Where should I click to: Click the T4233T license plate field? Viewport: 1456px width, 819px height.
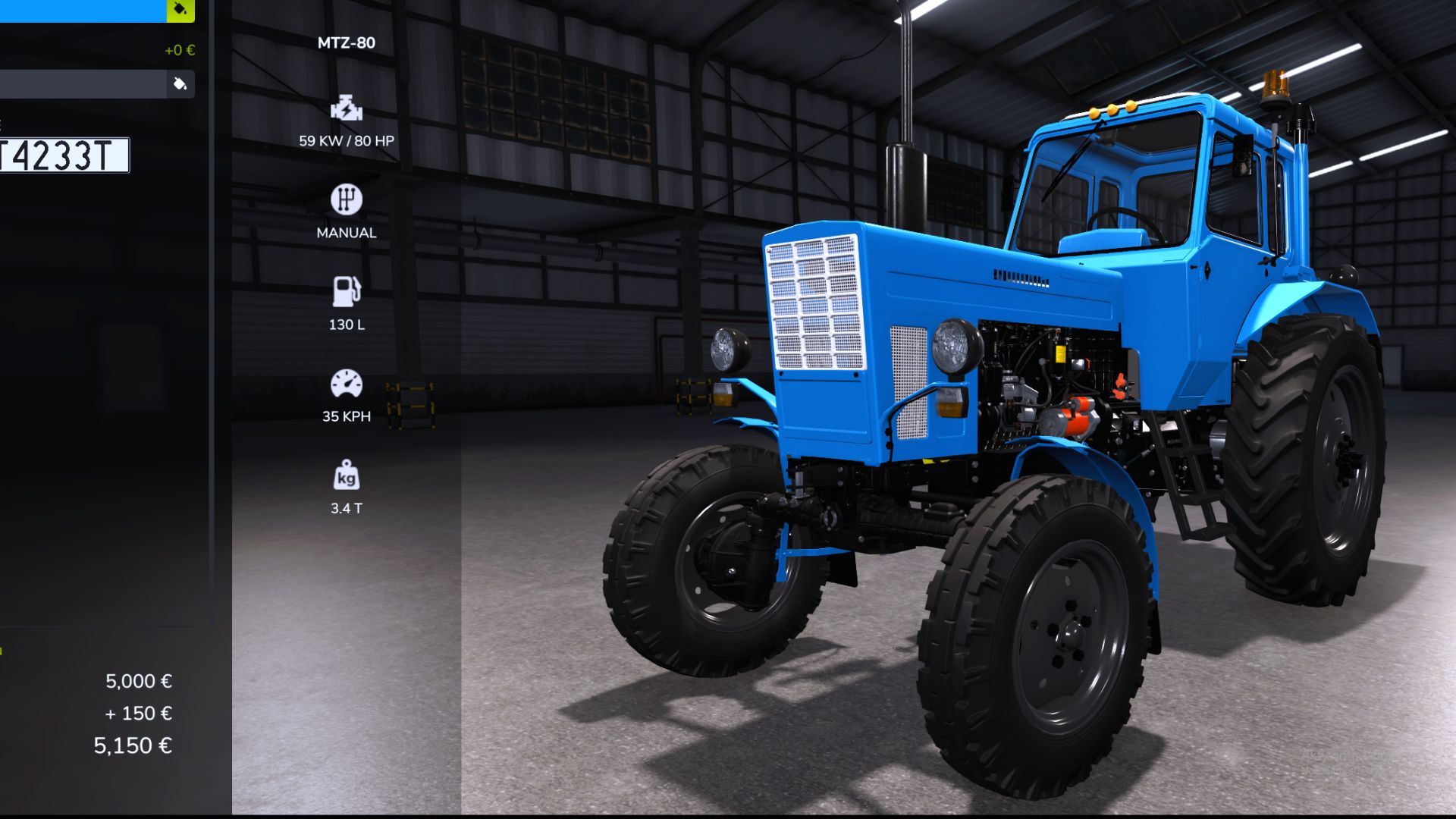64,156
